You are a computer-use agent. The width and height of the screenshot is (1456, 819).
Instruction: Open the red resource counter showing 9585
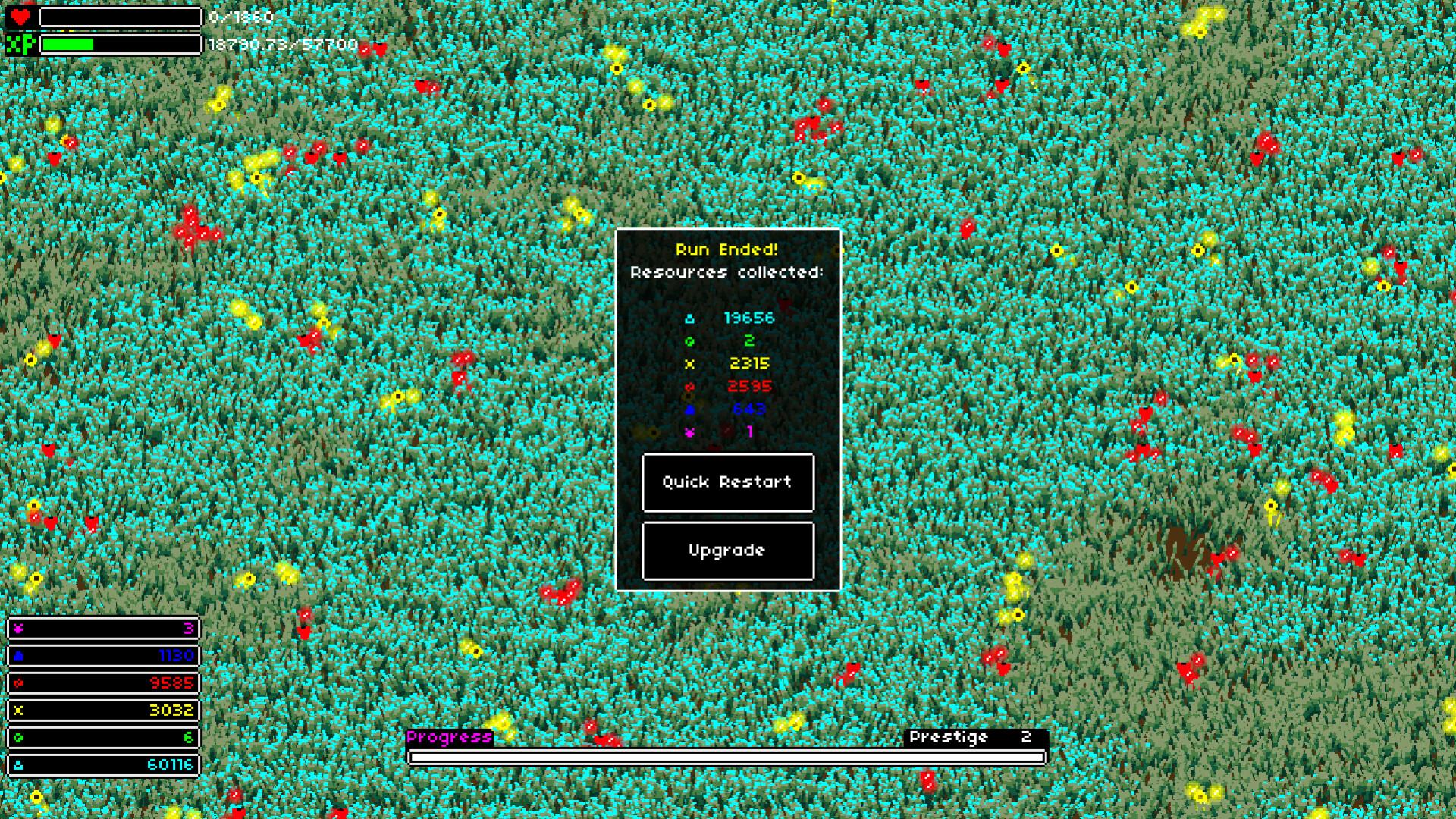pyautogui.click(x=103, y=683)
